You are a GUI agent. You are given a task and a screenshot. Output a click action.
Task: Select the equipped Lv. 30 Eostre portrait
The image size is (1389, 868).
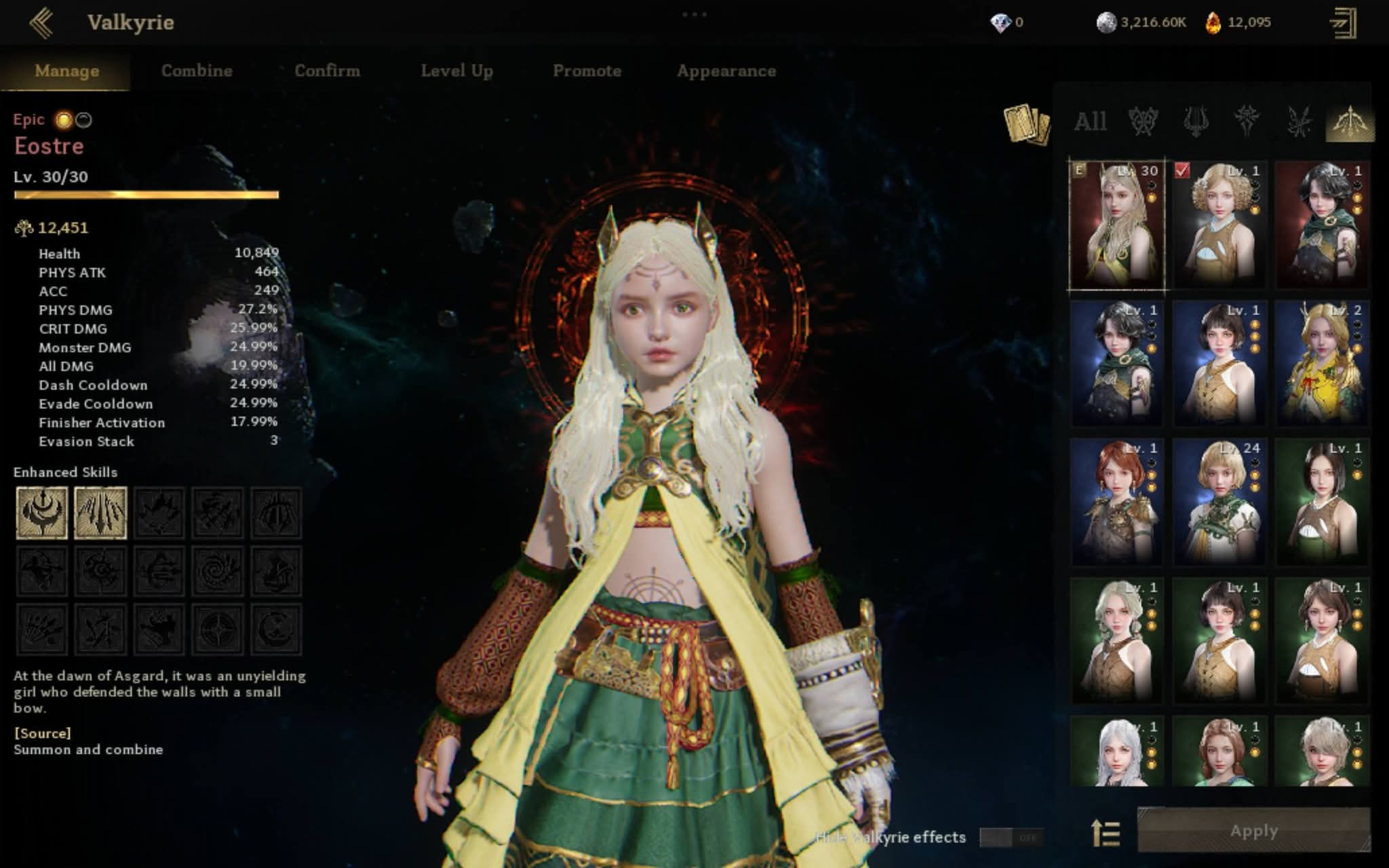(1116, 225)
